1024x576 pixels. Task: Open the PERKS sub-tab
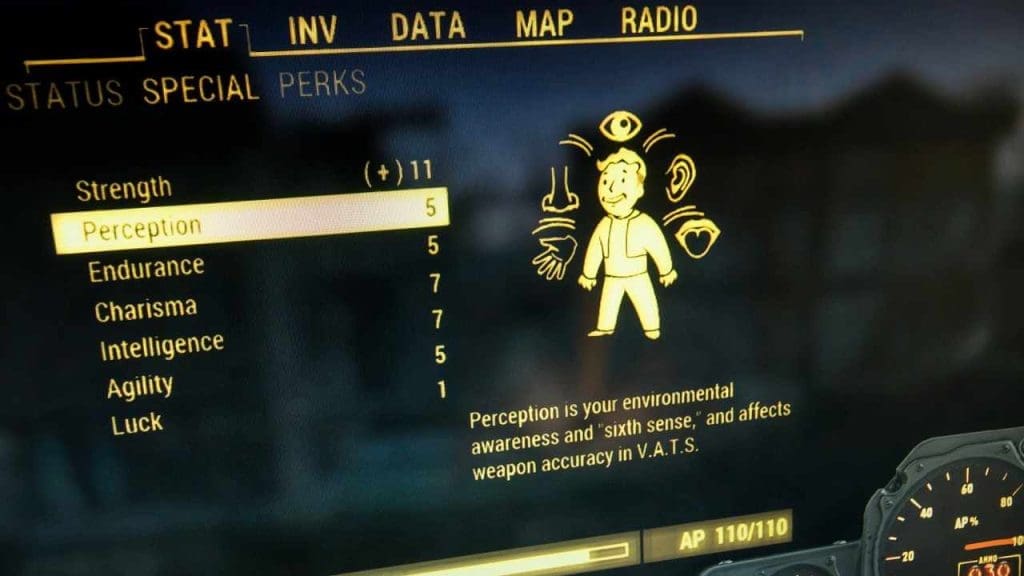click(x=322, y=84)
